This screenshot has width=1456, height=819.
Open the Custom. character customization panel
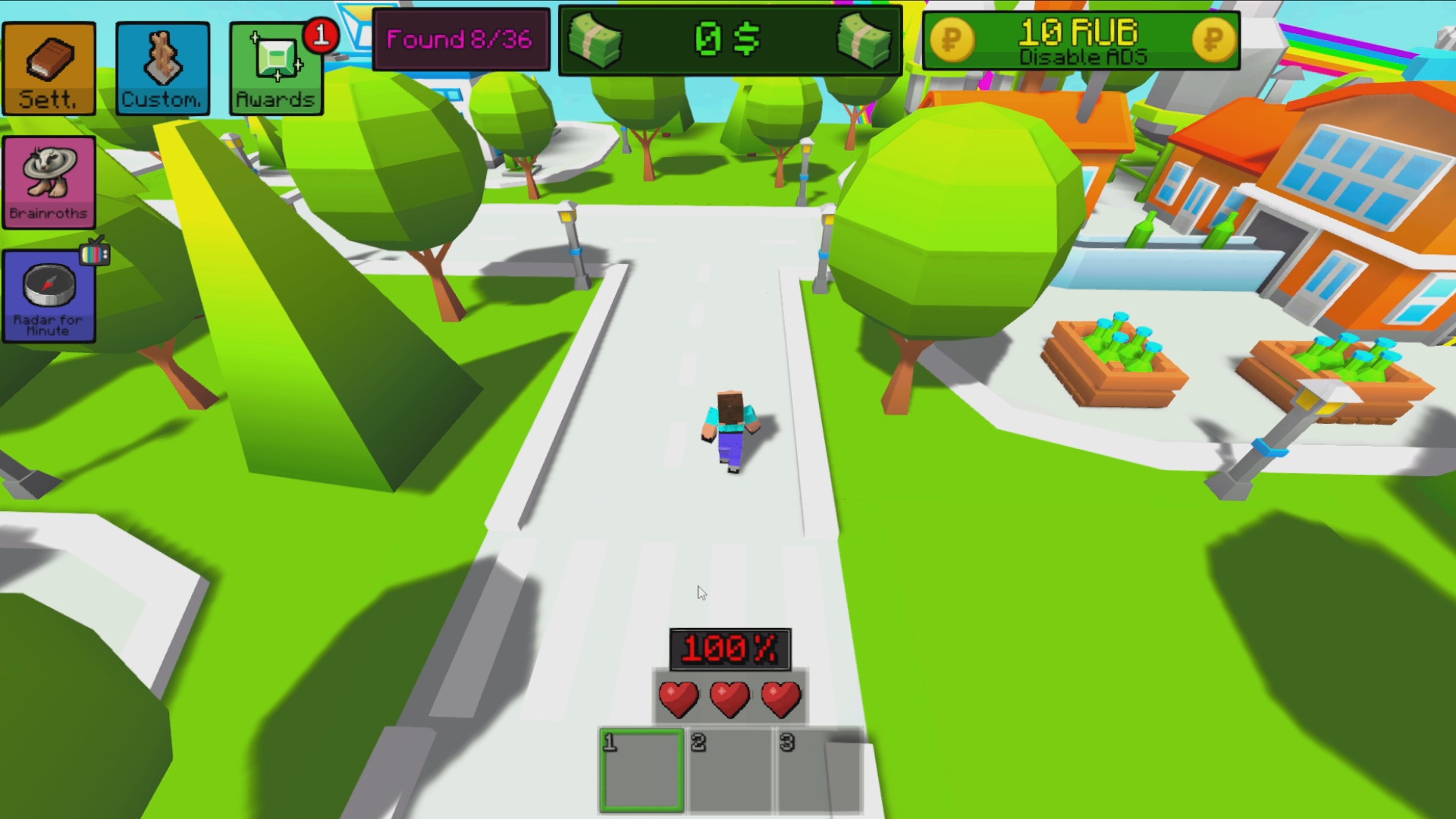162,68
